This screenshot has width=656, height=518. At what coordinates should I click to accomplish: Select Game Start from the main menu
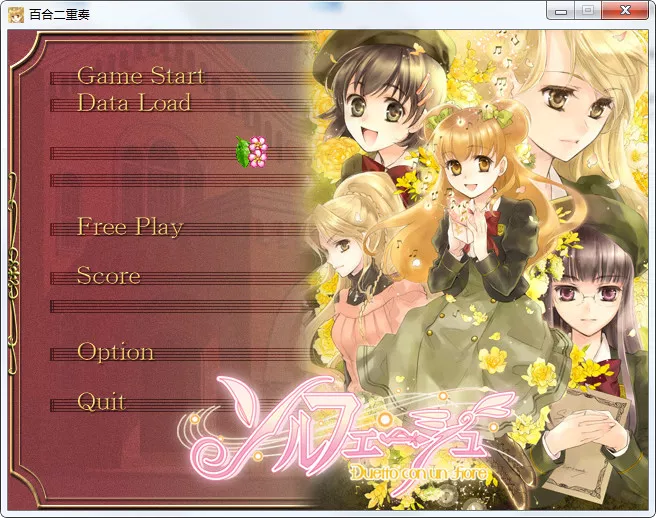coord(140,76)
